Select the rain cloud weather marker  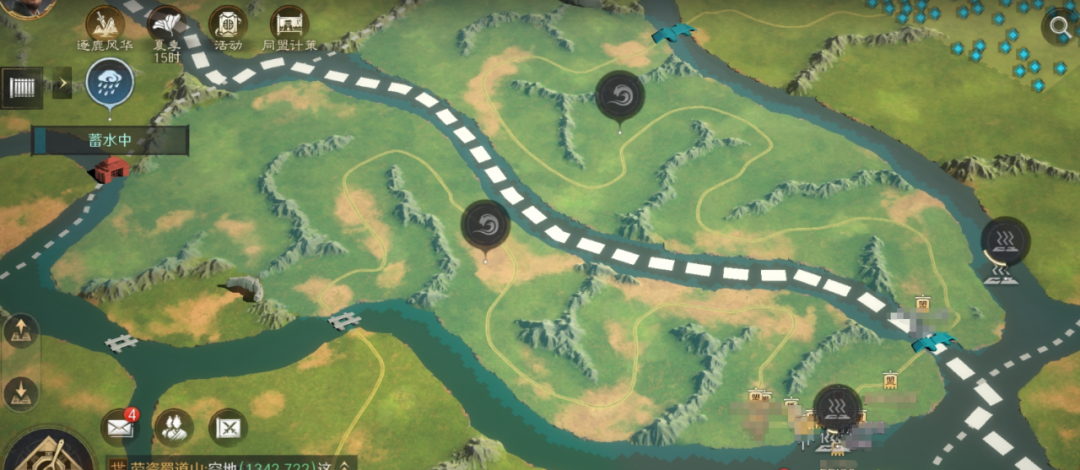point(108,82)
